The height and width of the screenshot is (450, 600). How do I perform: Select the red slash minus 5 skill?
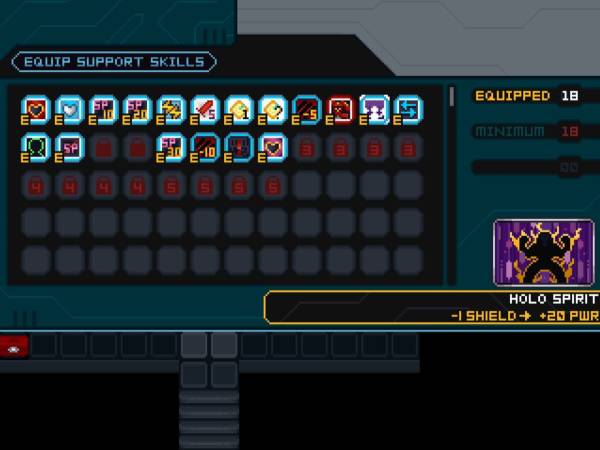pyautogui.click(x=307, y=108)
